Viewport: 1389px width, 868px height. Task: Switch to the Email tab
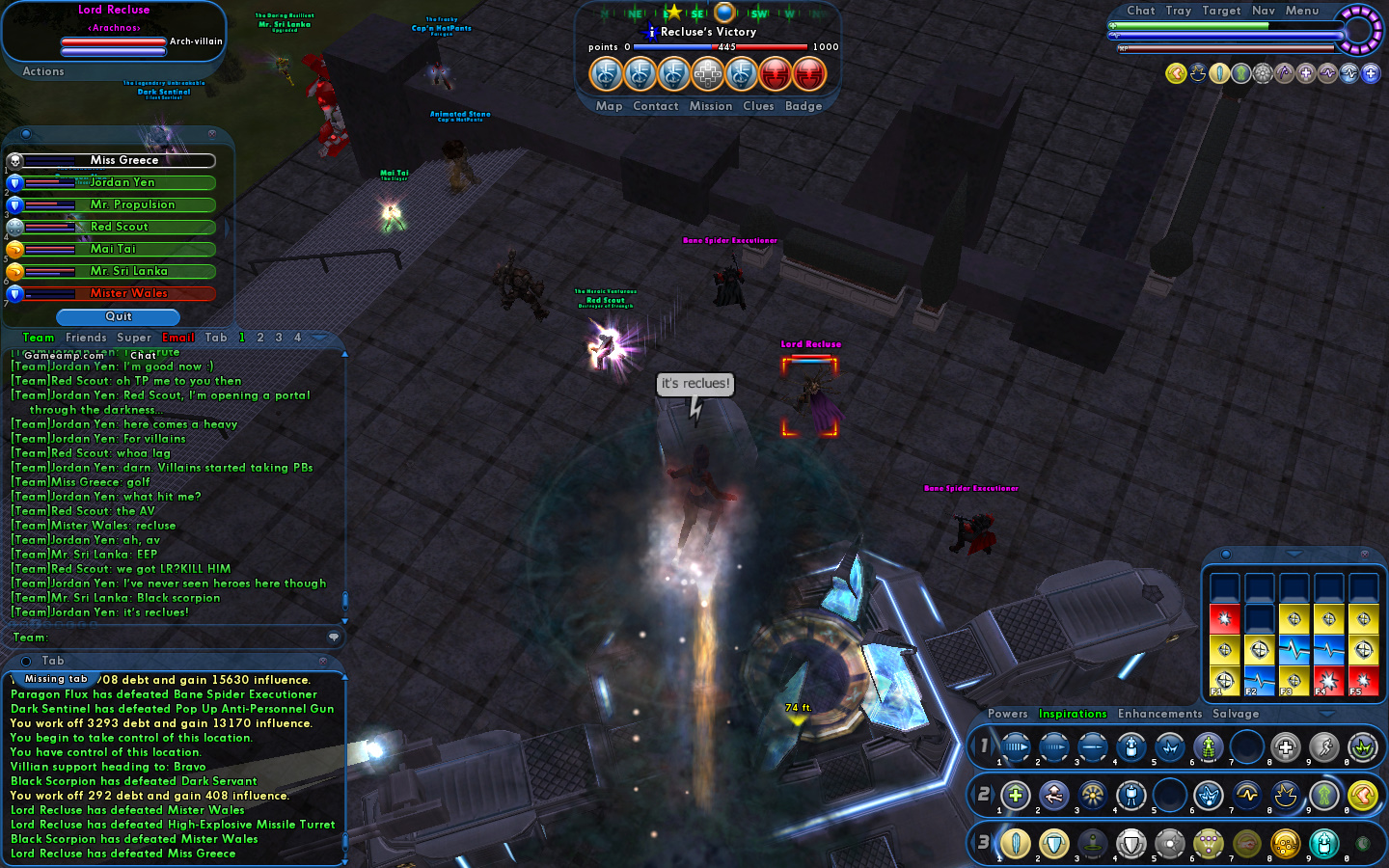[178, 338]
